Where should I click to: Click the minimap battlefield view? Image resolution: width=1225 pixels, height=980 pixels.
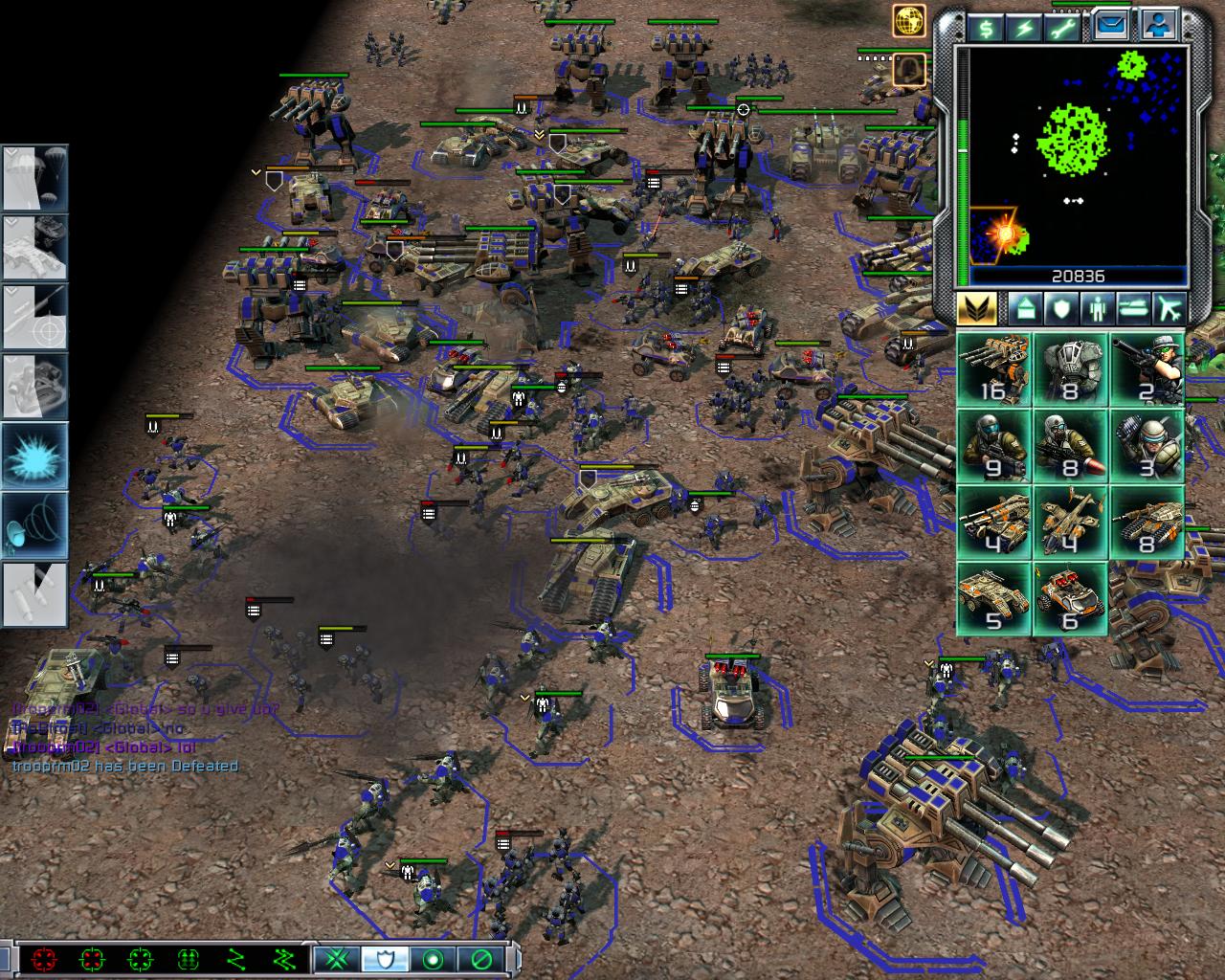pyautogui.click(x=1079, y=155)
